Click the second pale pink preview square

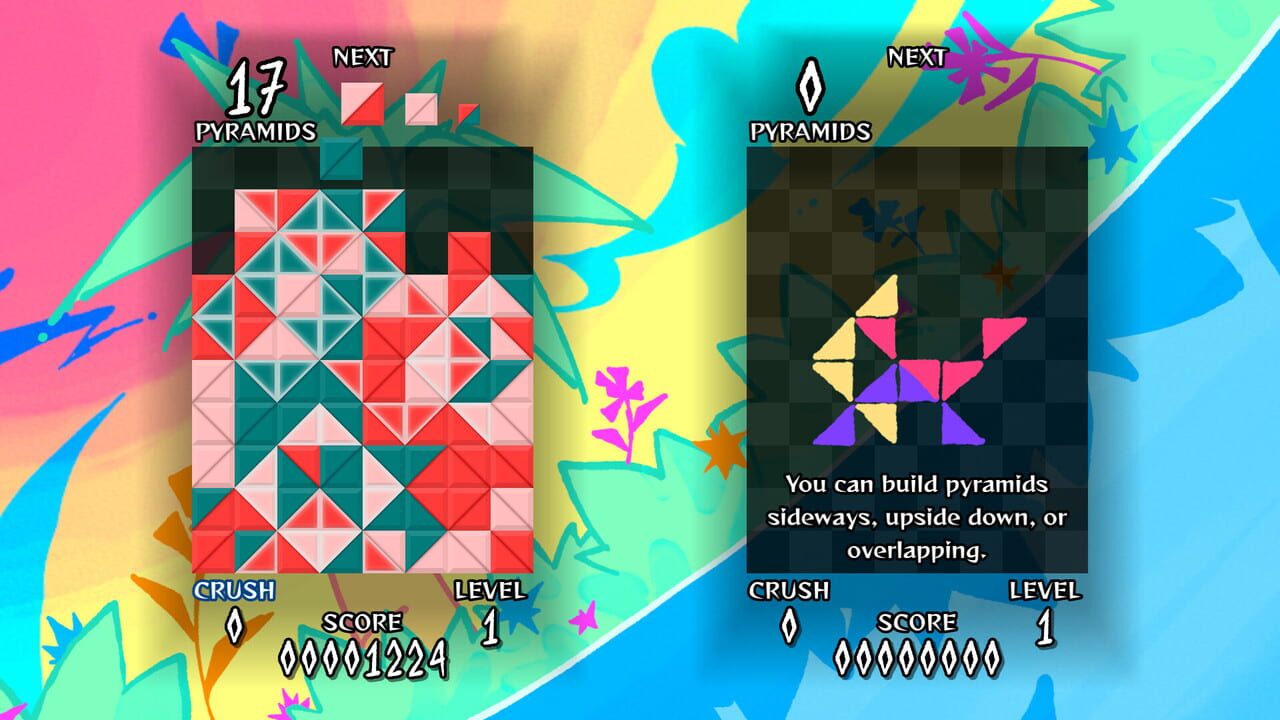[x=419, y=109]
